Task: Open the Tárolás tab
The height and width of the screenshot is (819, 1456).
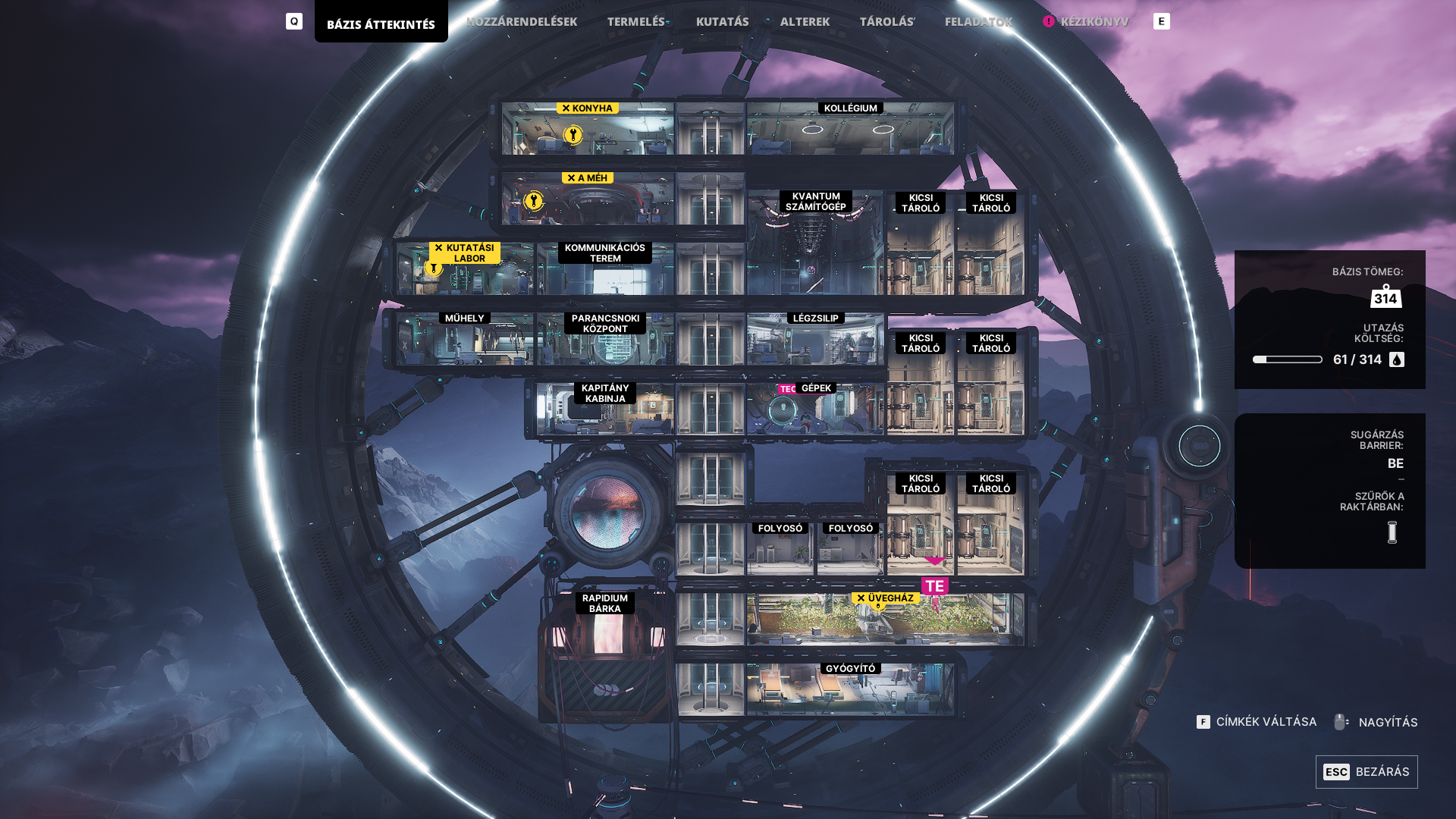Action: [x=886, y=22]
